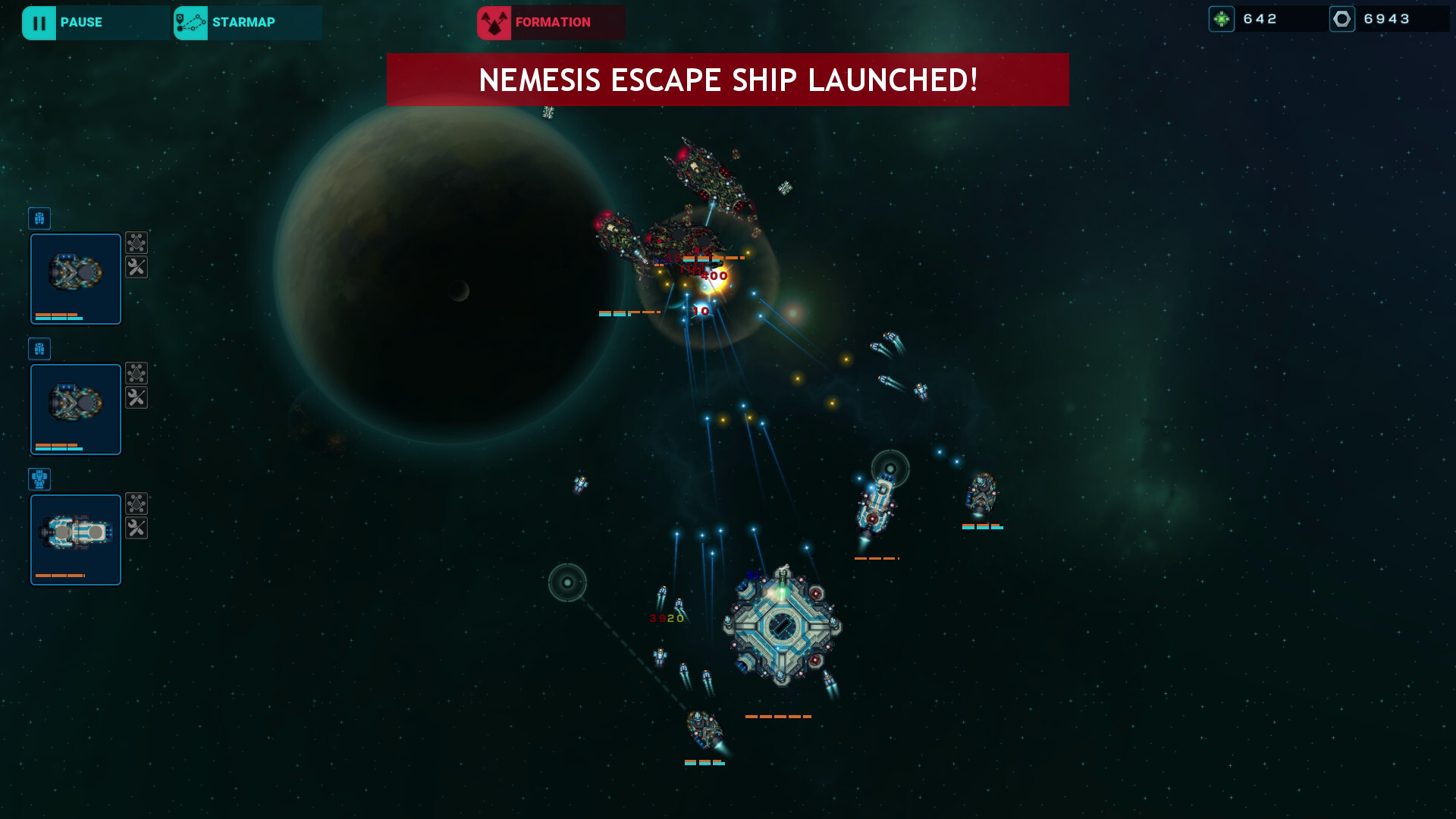The width and height of the screenshot is (1456, 819).
Task: Click the hexagon currency icon beside 6943
Action: 1343,17
